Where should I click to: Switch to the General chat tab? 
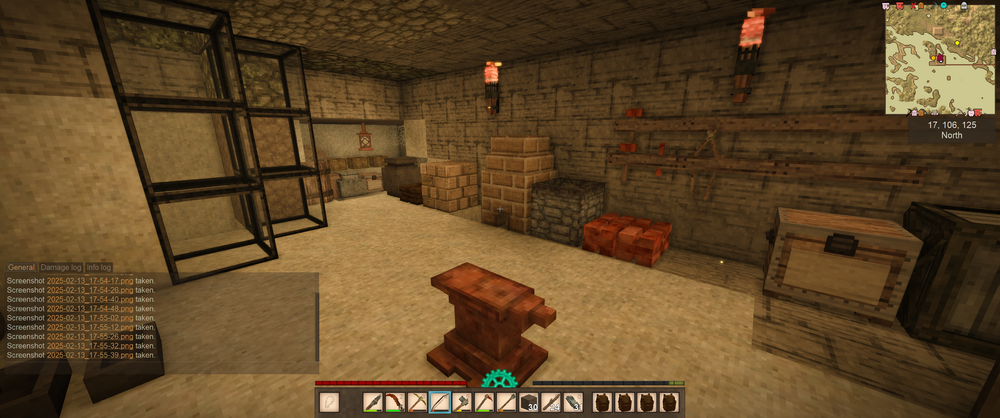click(x=21, y=268)
